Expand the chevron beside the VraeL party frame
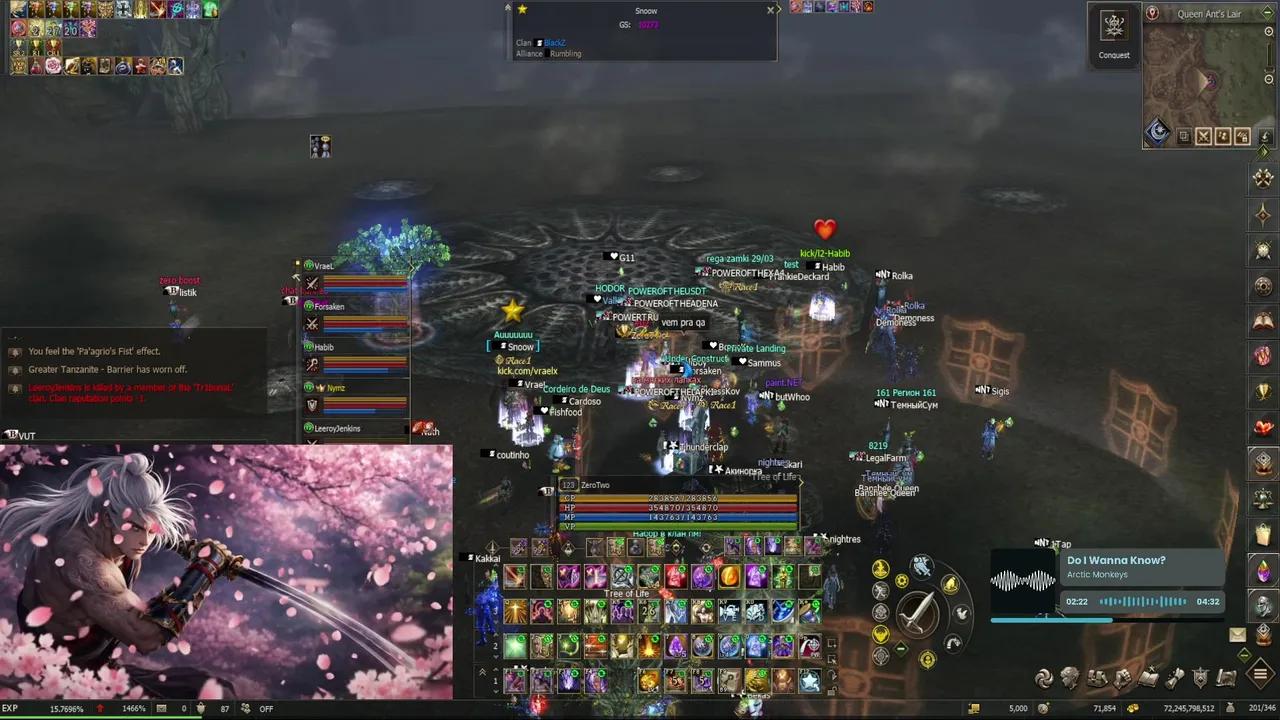 click(412, 267)
